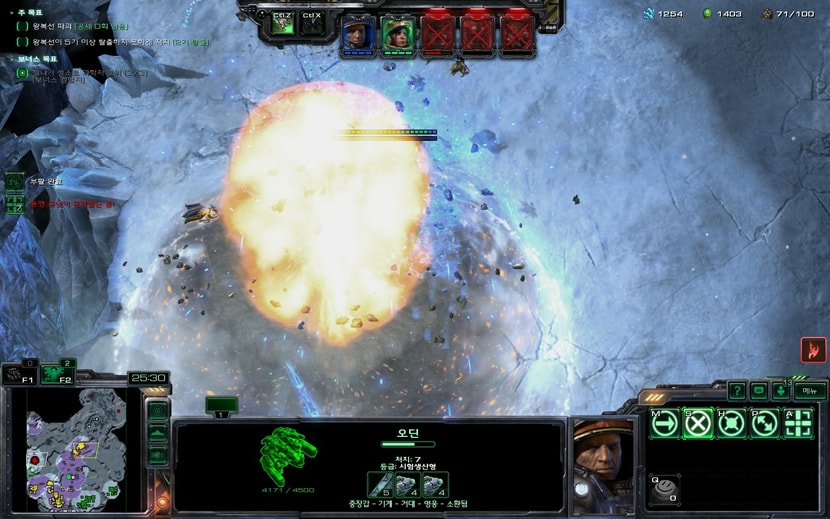Select idle workers with the F1 button
The width and height of the screenshot is (830, 519).
(x=19, y=375)
